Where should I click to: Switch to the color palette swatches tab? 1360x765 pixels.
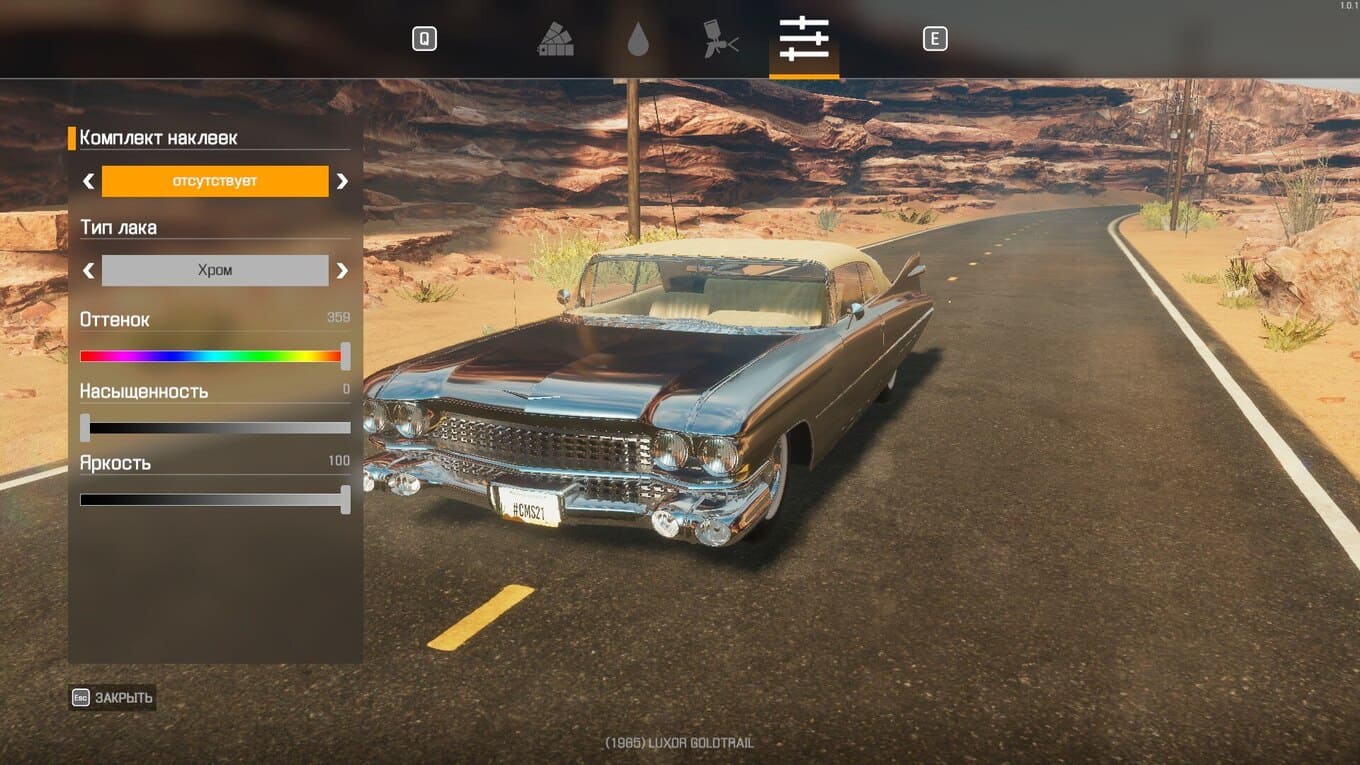point(555,40)
